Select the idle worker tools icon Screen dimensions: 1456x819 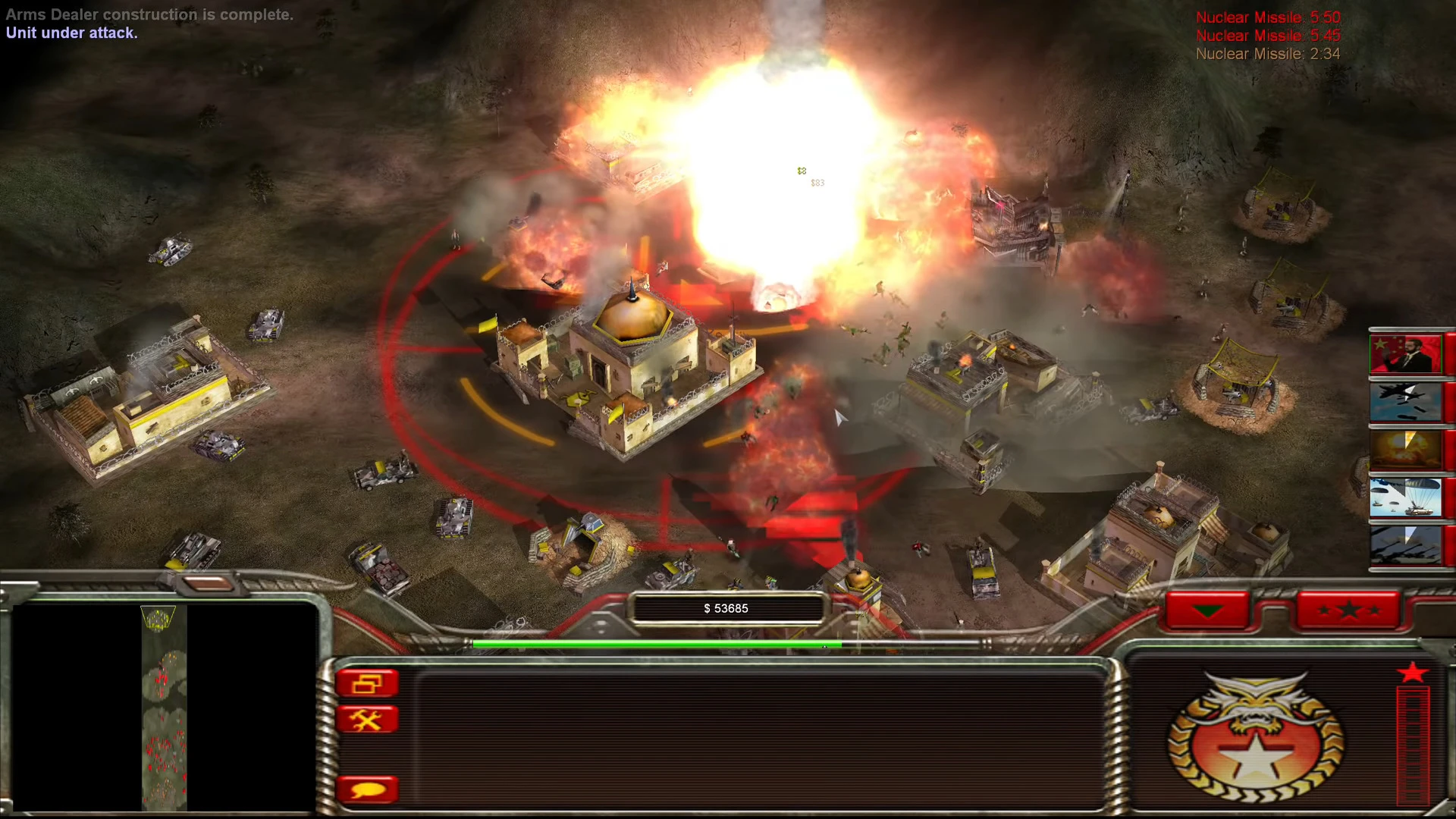[369, 720]
